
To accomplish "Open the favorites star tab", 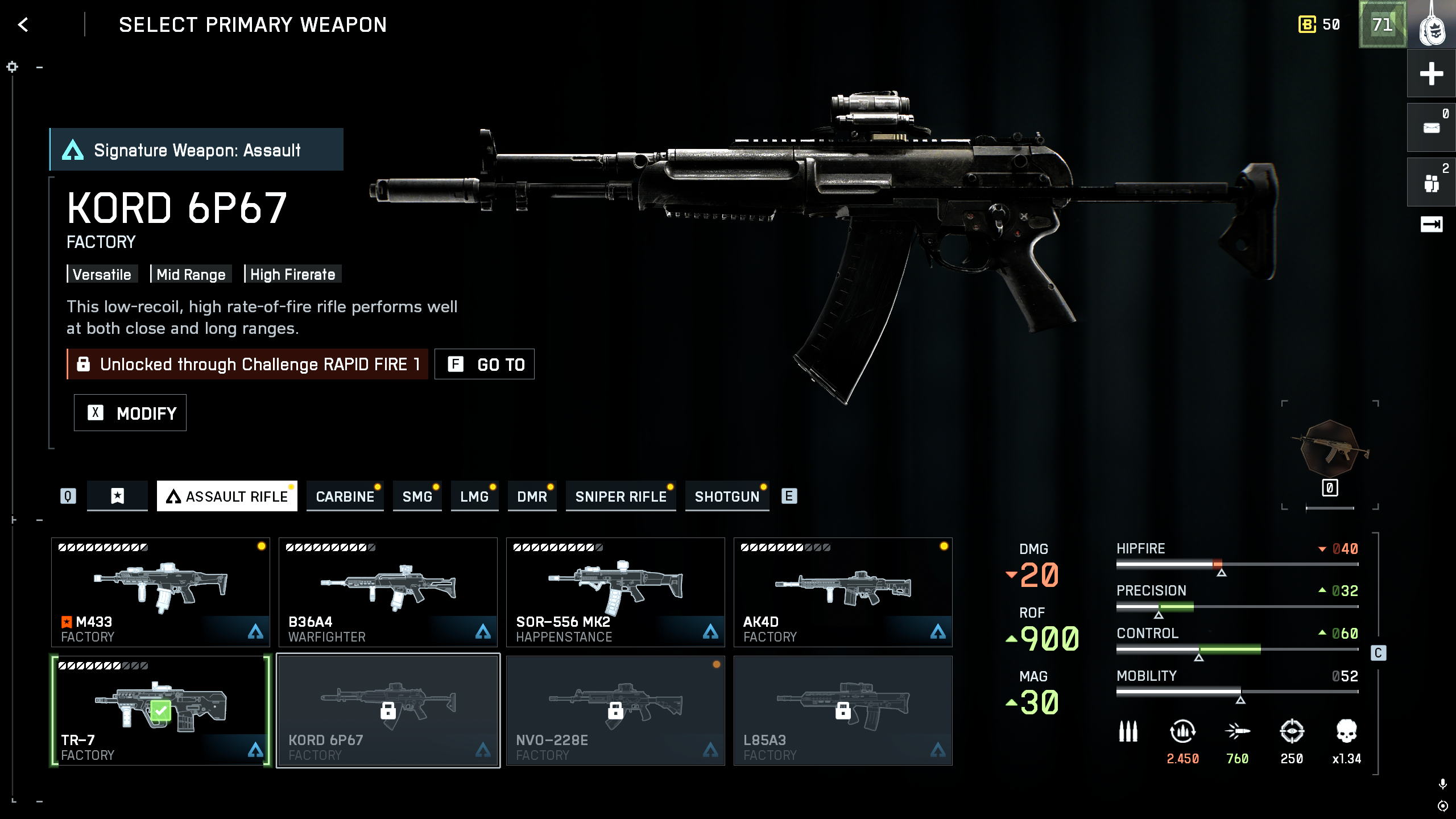I will 117,496.
